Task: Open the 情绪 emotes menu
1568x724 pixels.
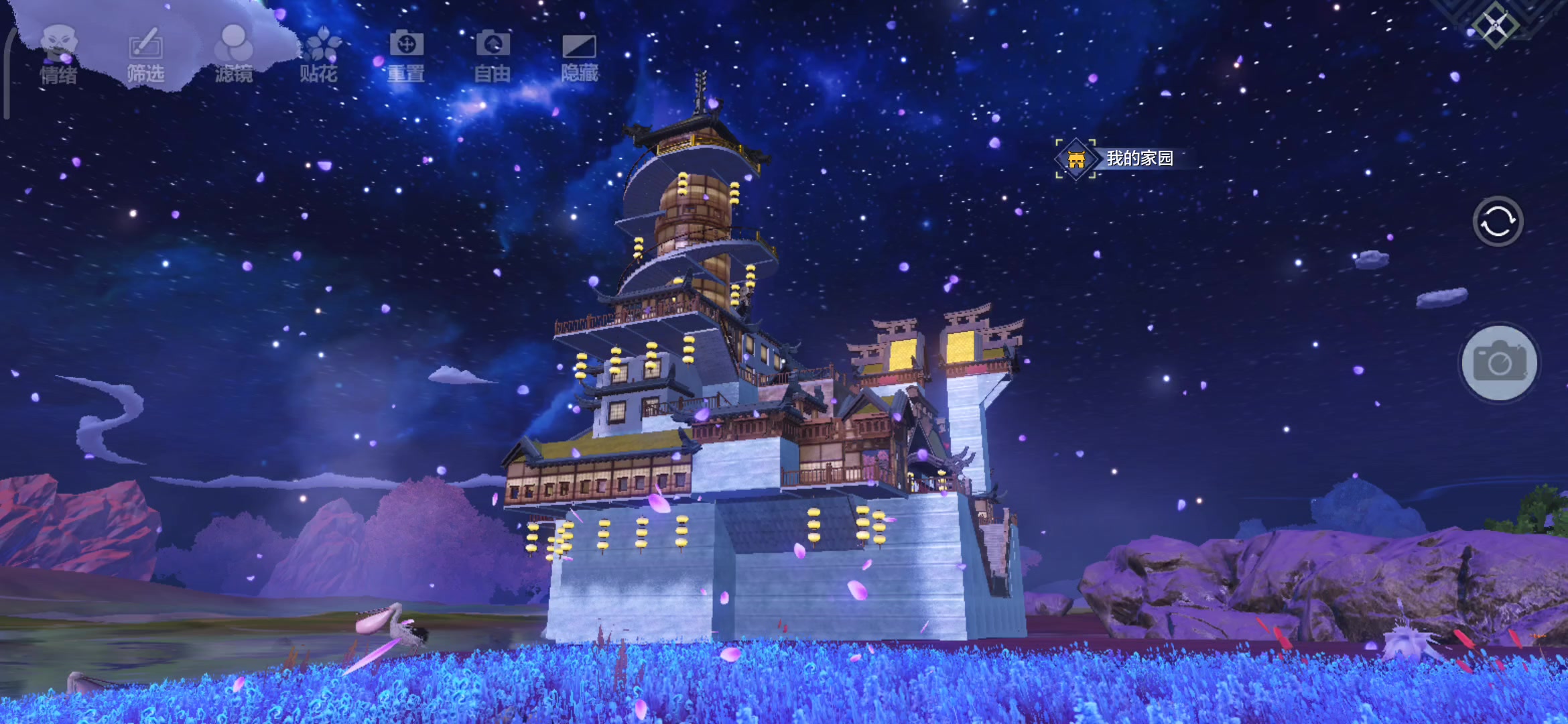Action: (x=59, y=55)
